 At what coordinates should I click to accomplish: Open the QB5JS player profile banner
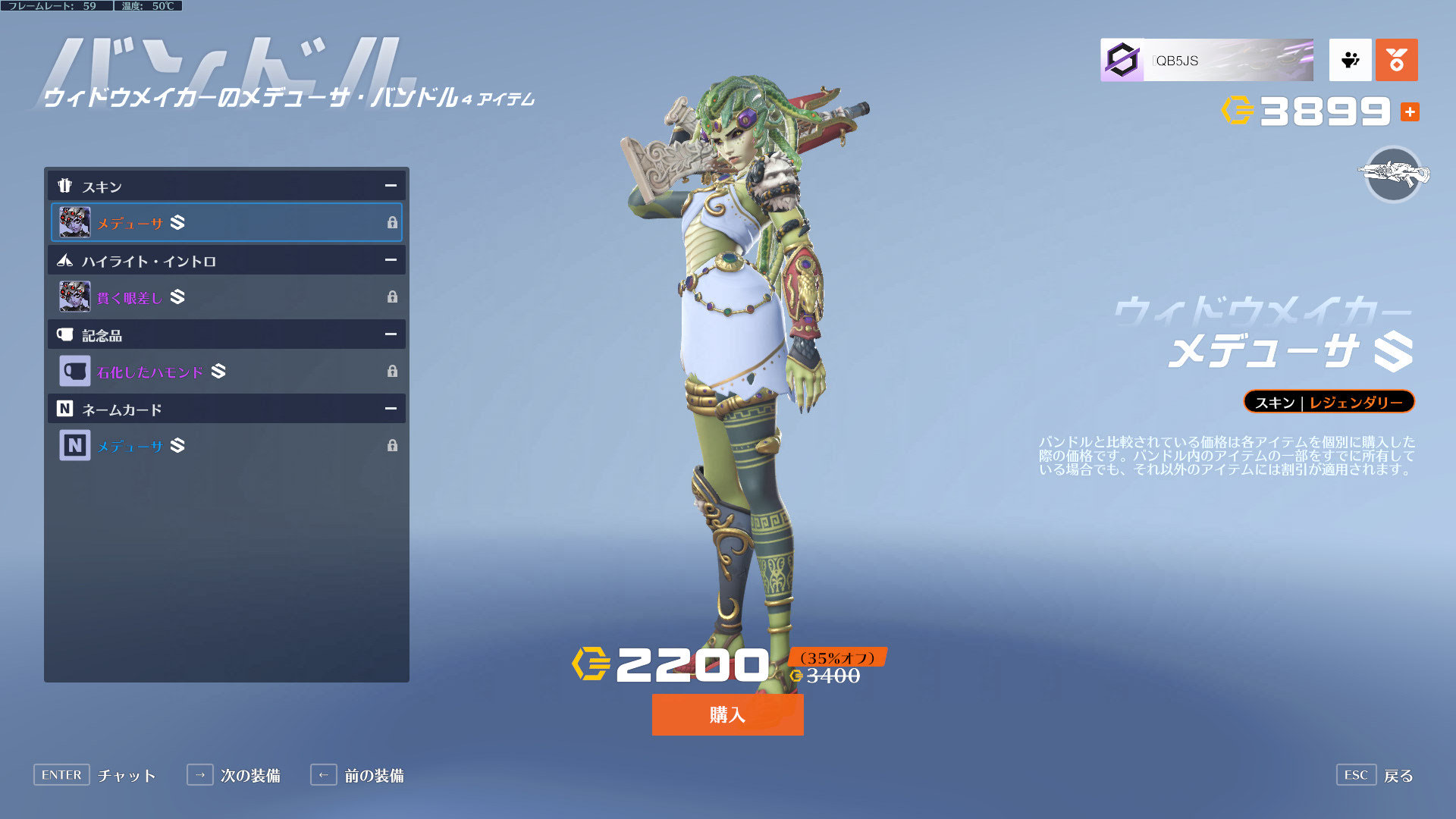(x=1207, y=60)
